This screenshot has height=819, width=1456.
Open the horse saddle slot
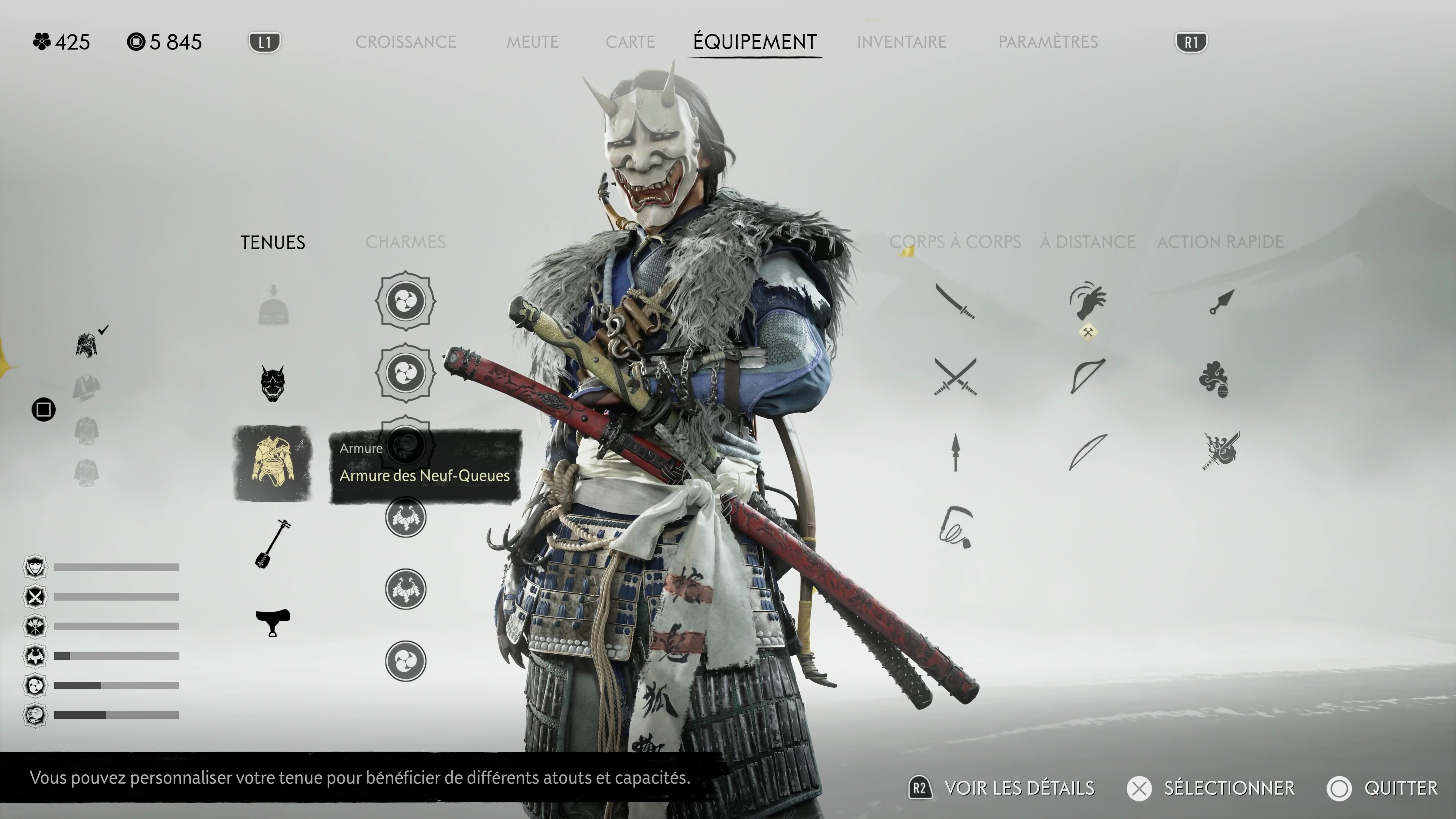coord(273,622)
